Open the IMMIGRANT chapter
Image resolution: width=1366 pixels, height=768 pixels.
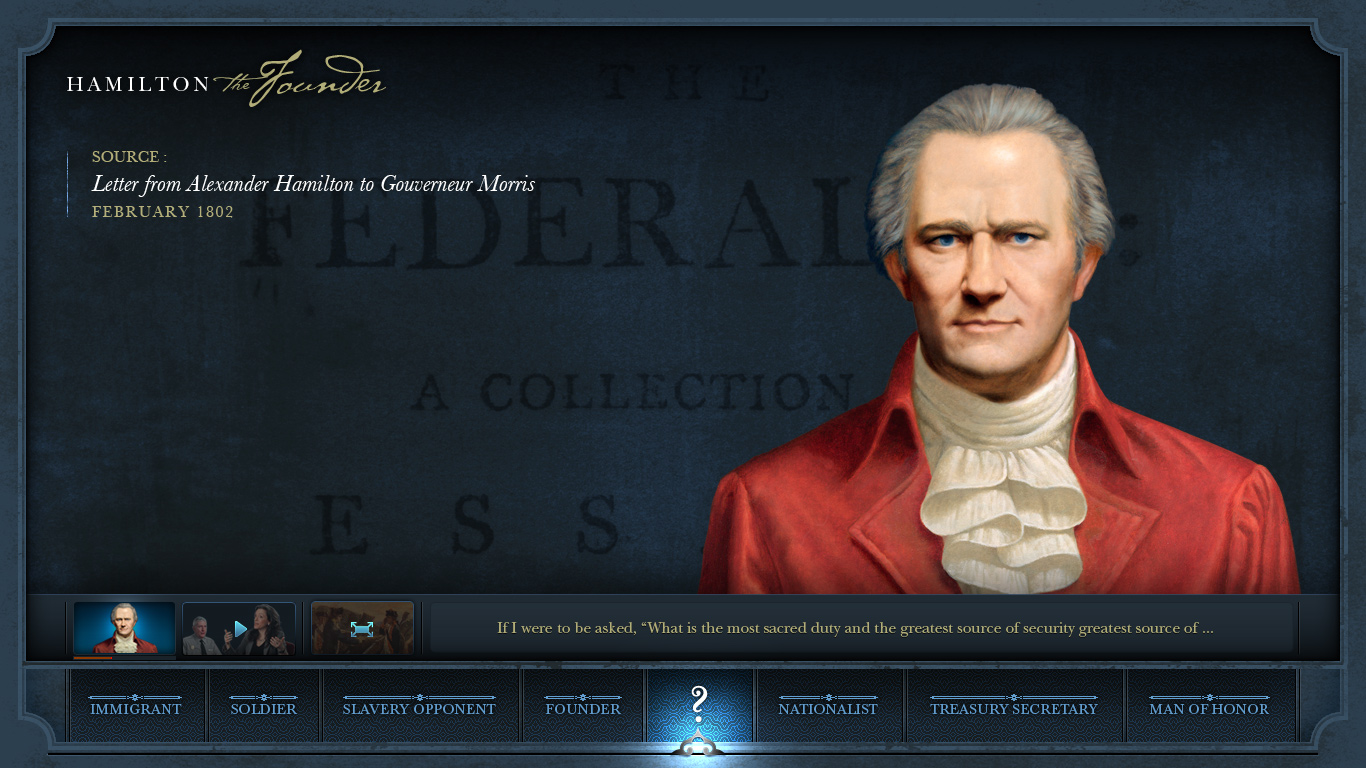(x=137, y=708)
